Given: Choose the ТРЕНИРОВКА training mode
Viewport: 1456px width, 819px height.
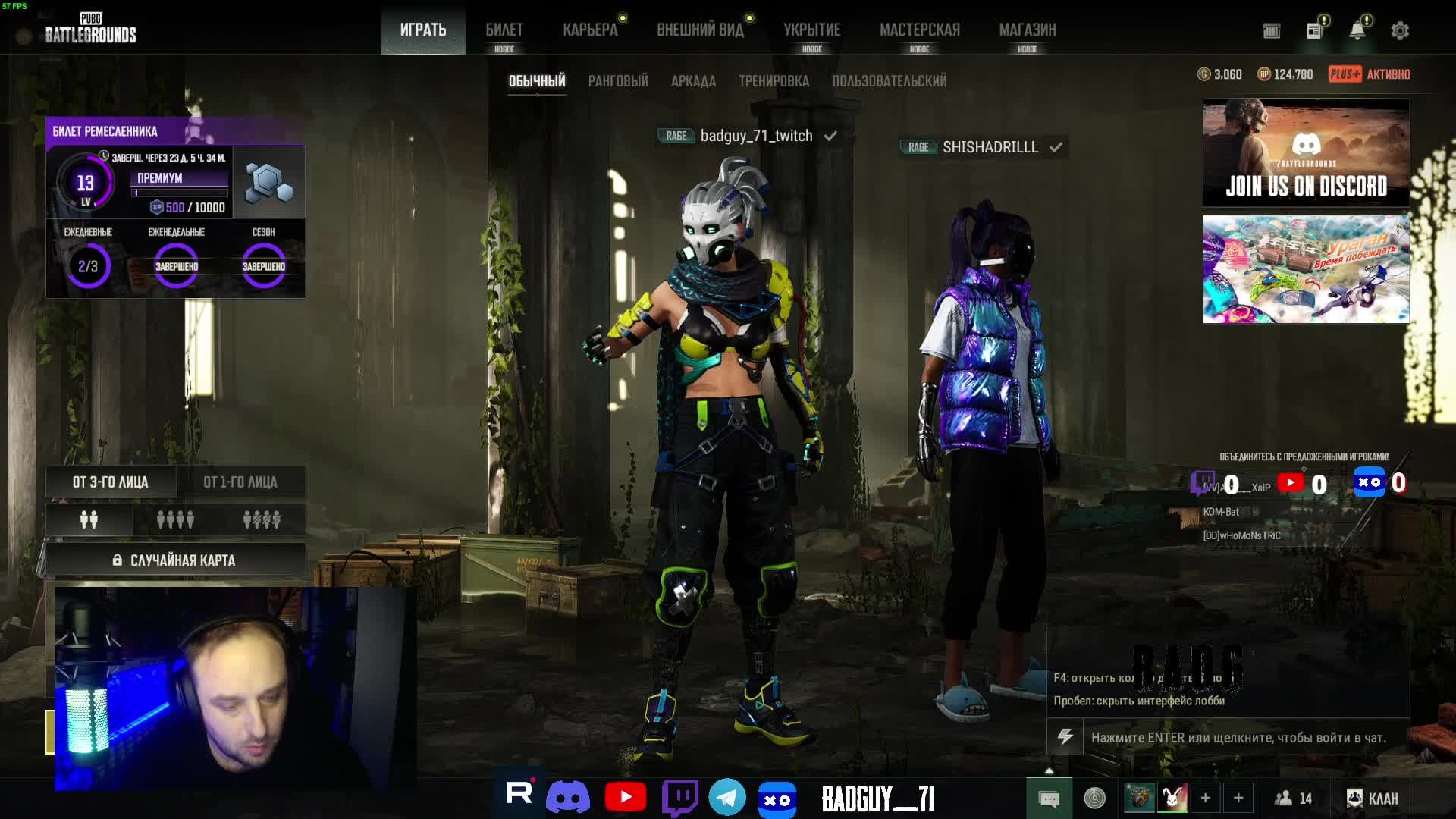Looking at the screenshot, I should pos(773,81).
